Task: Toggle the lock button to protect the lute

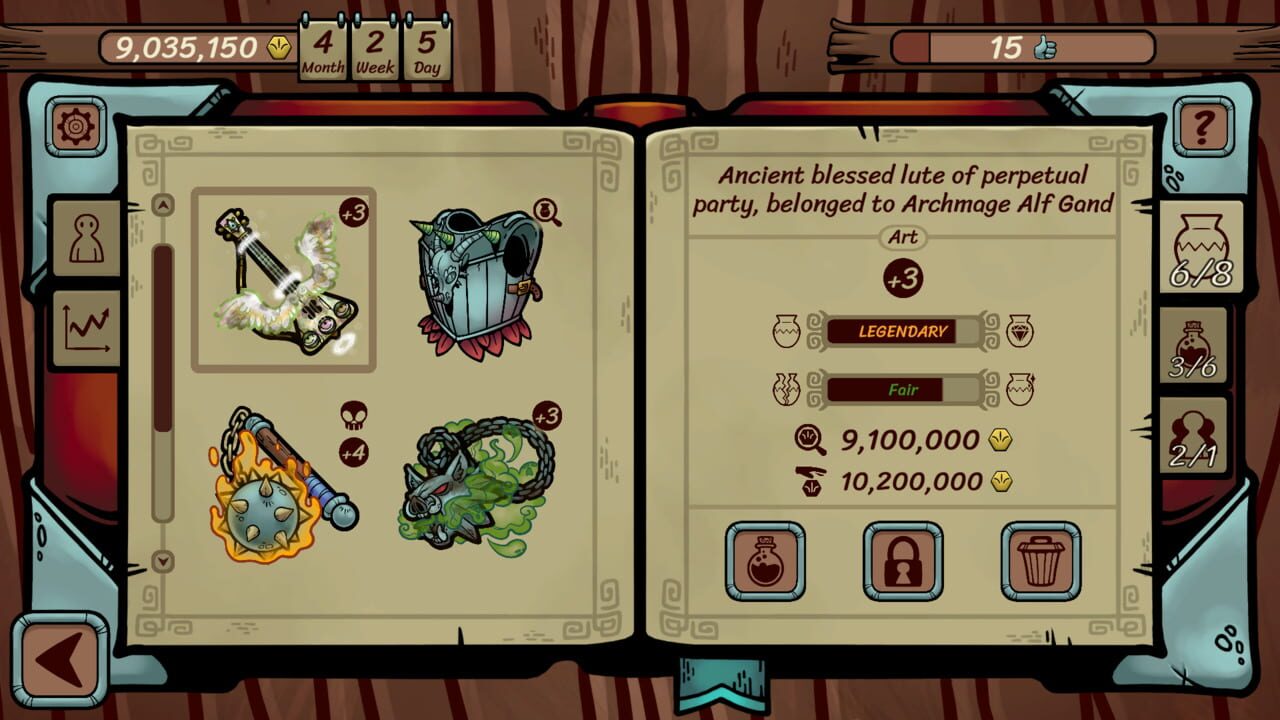Action: [903, 560]
